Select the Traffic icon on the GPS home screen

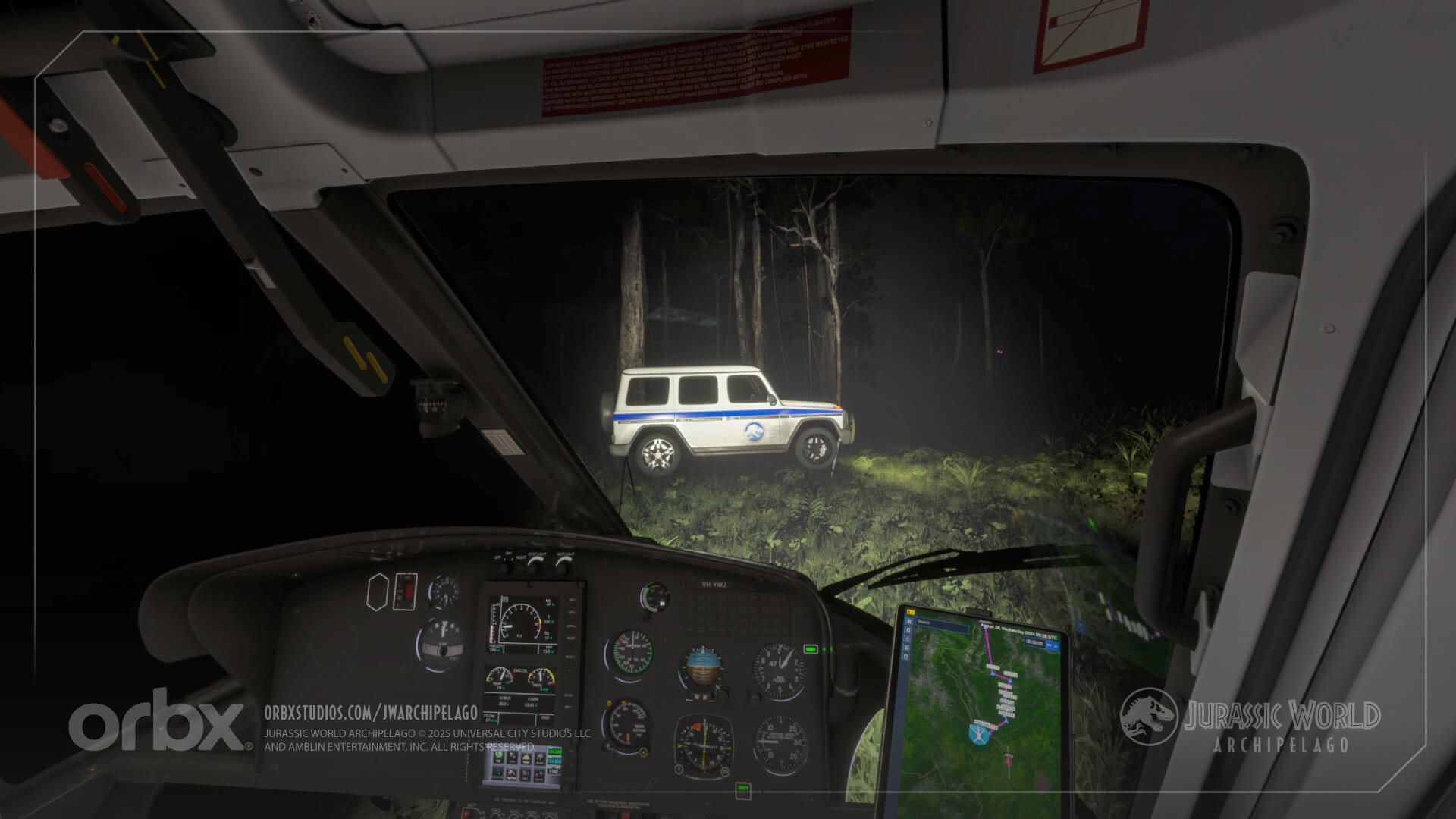point(512,758)
